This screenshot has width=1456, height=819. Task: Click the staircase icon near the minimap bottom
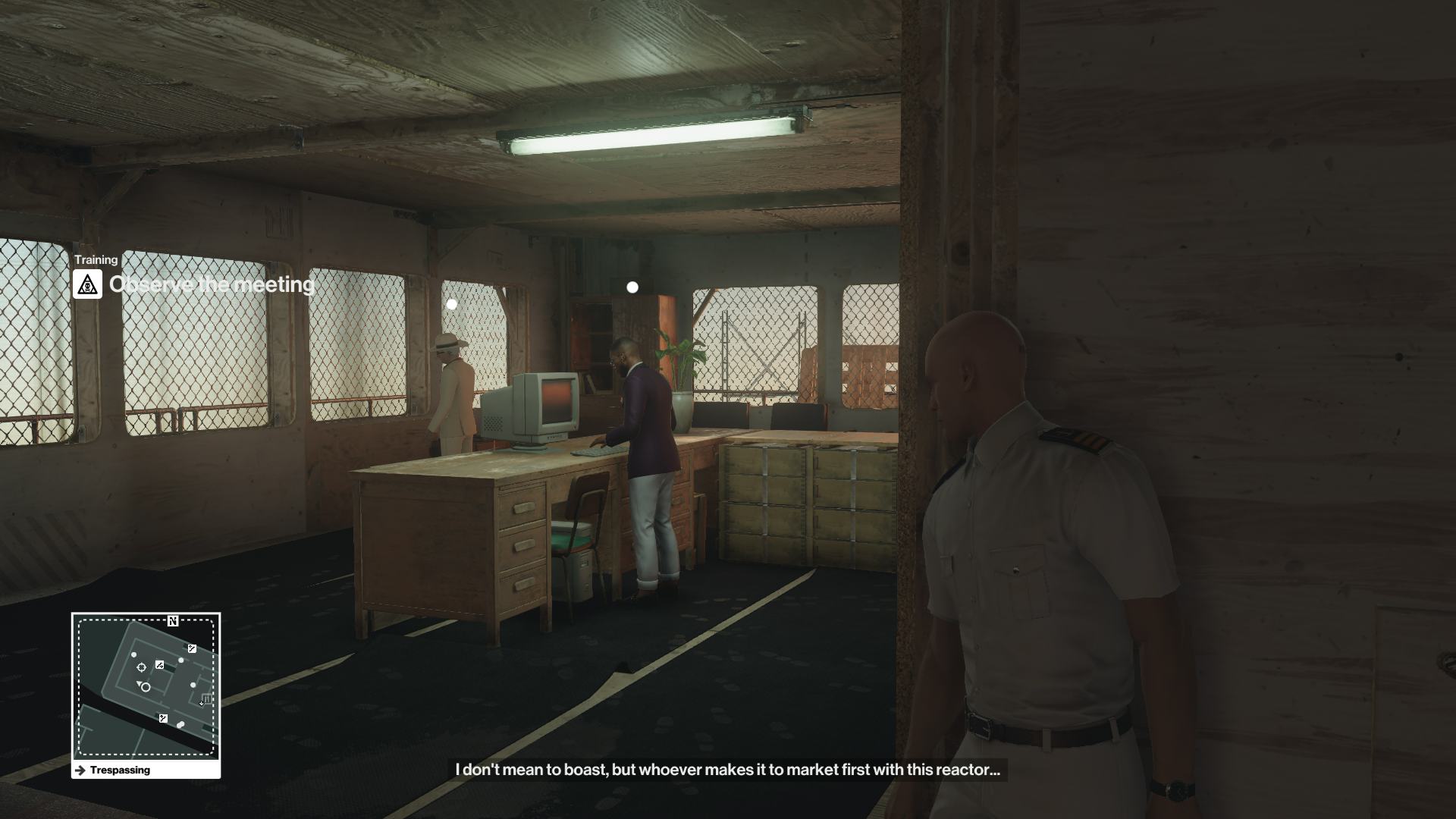point(163,717)
